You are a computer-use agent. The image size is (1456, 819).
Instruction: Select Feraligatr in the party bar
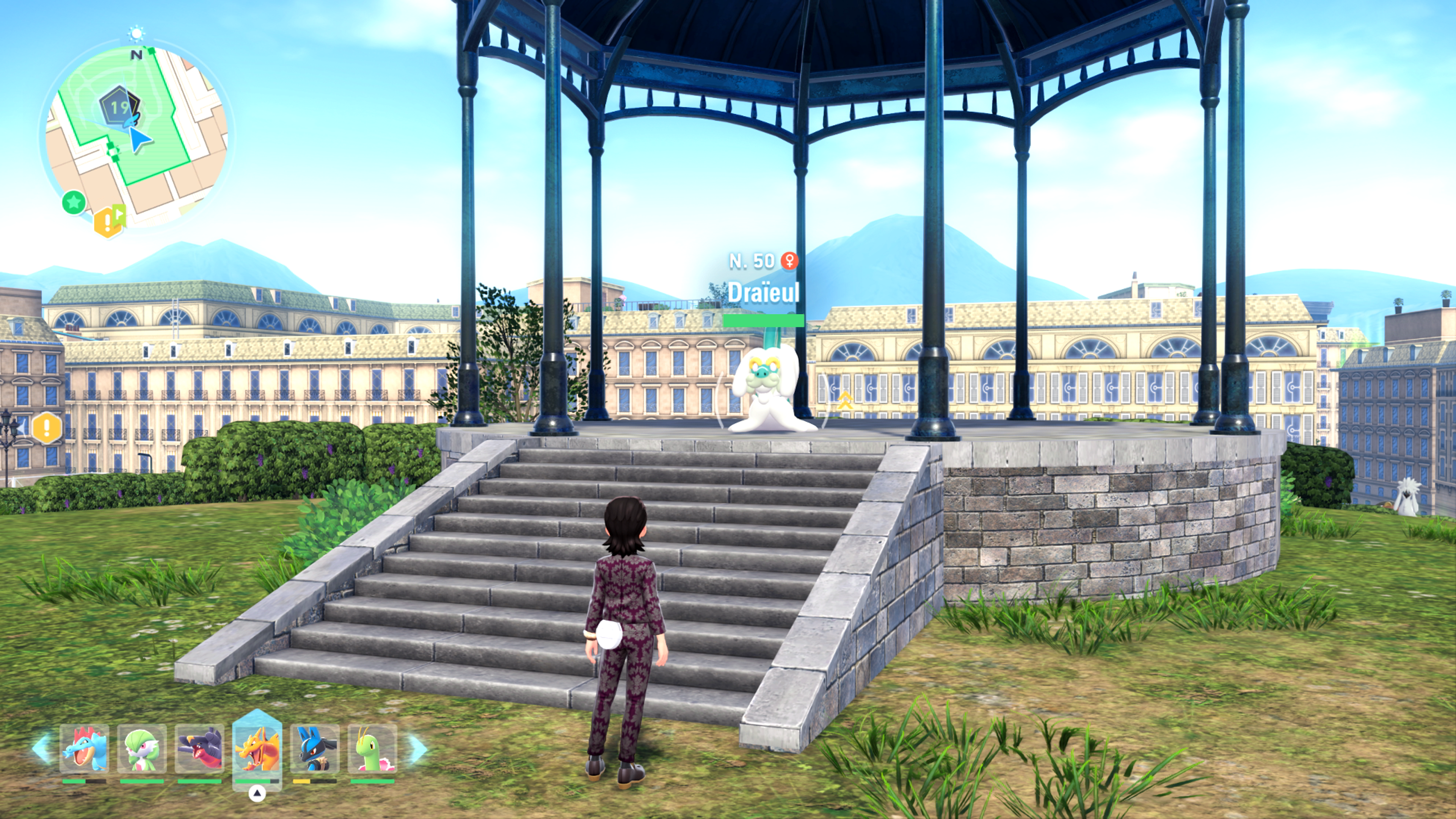click(84, 749)
